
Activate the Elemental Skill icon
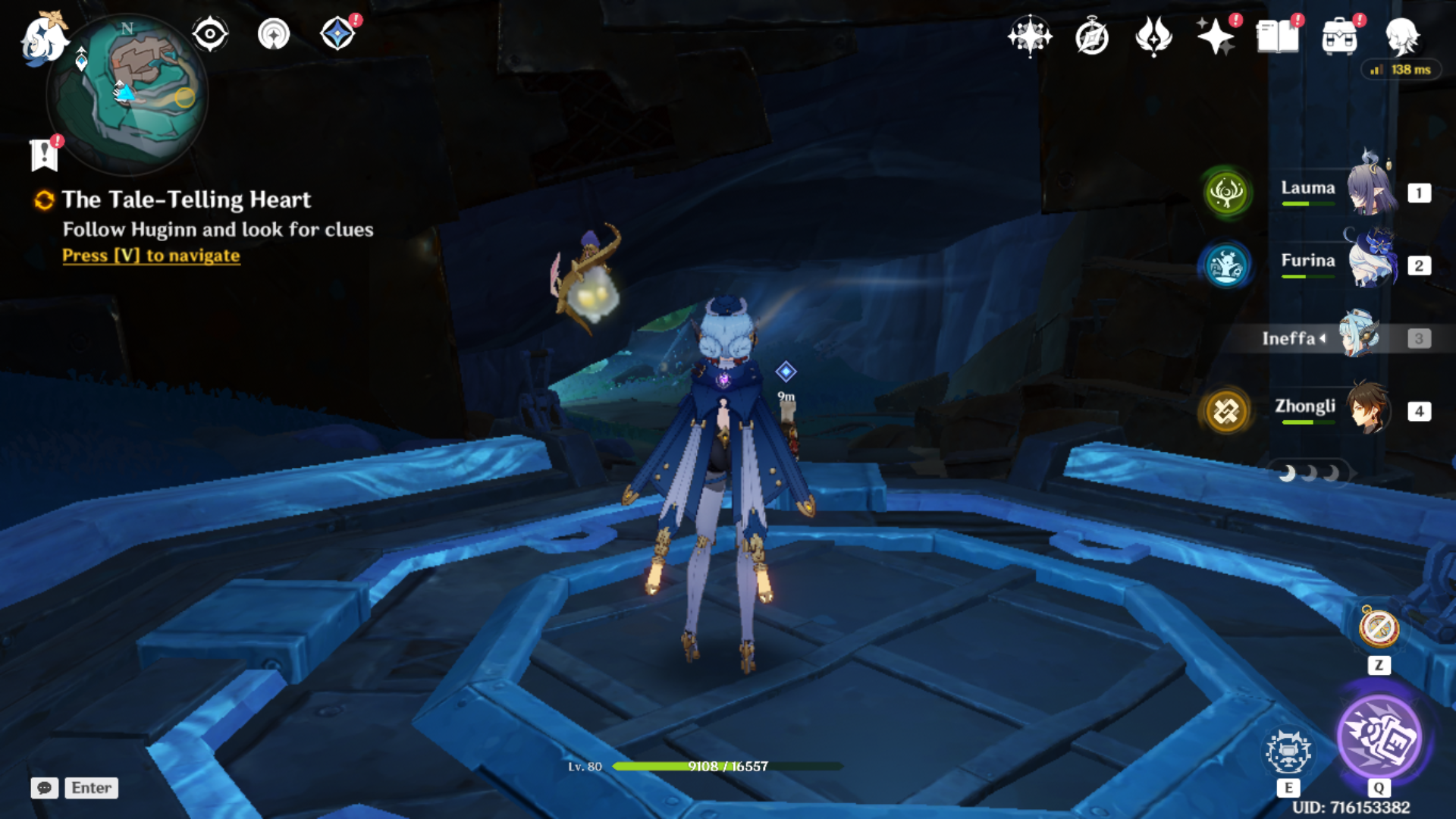click(1288, 752)
